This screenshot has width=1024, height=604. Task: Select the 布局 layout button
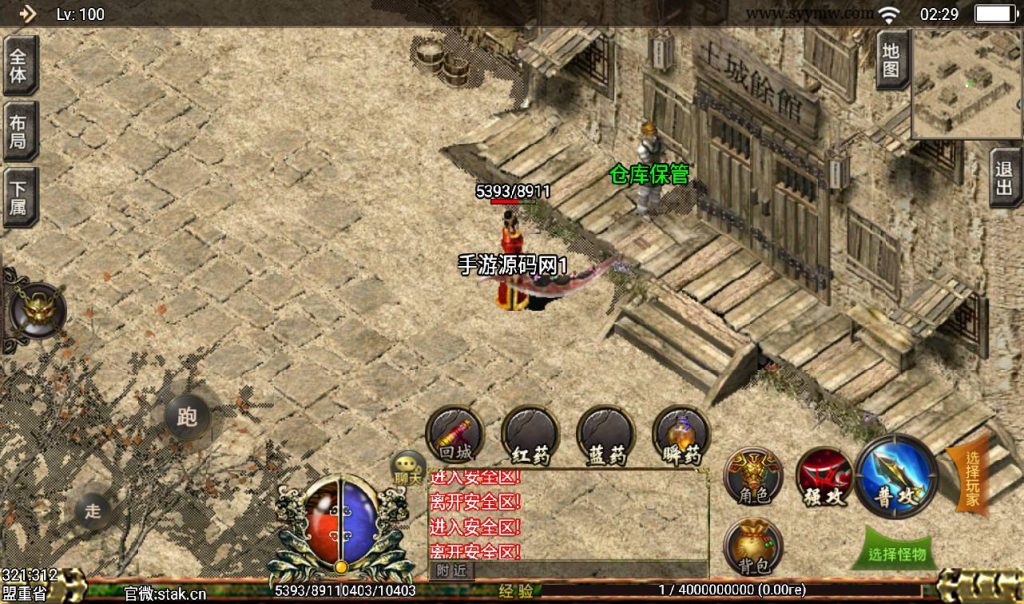(x=19, y=131)
